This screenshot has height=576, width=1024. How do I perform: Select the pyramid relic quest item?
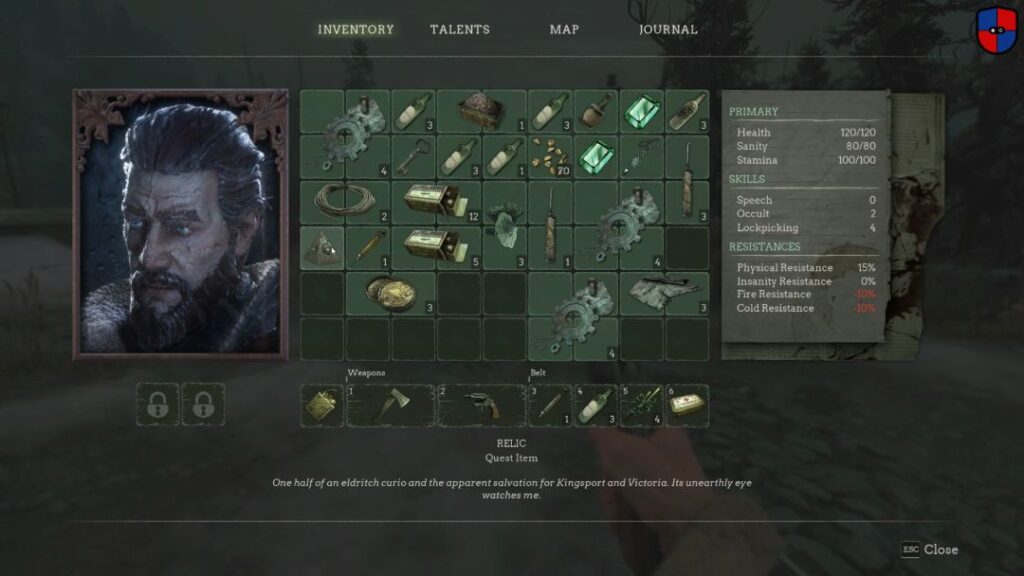(323, 247)
